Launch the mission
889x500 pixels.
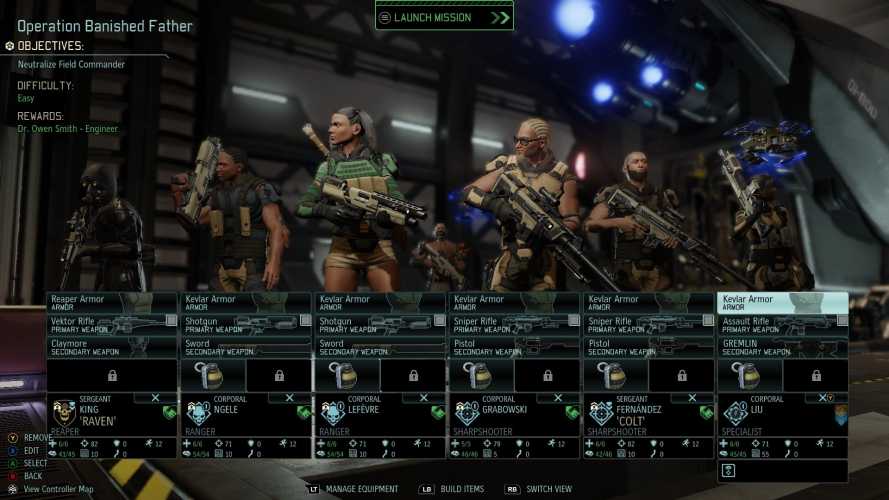pos(444,17)
